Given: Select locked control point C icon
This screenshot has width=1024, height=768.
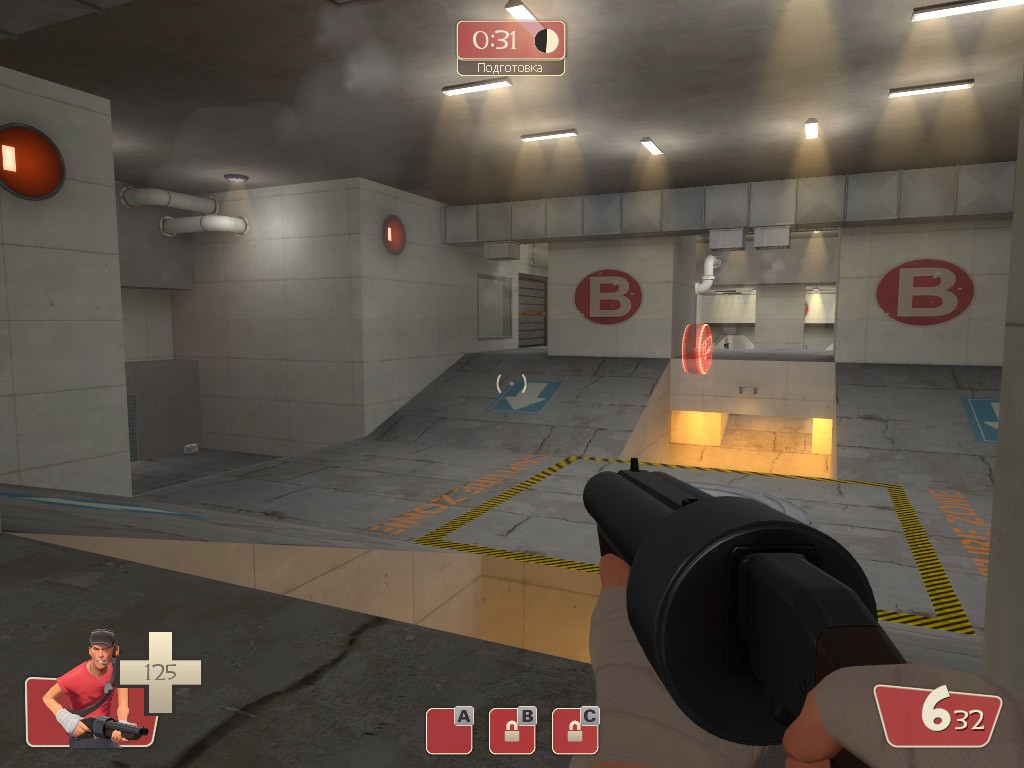Looking at the screenshot, I should pyautogui.click(x=575, y=730).
